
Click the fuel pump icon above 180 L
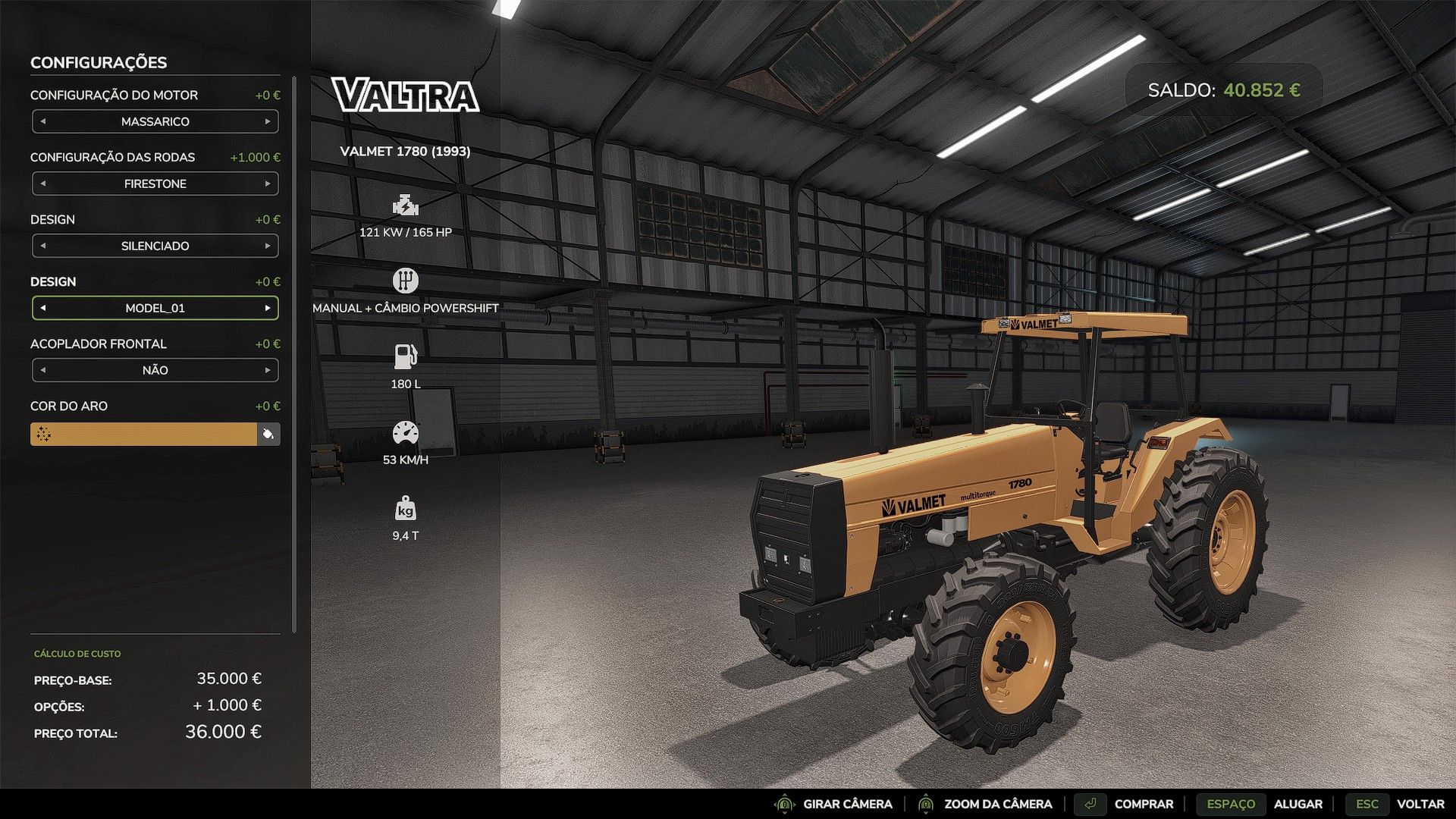point(406,354)
